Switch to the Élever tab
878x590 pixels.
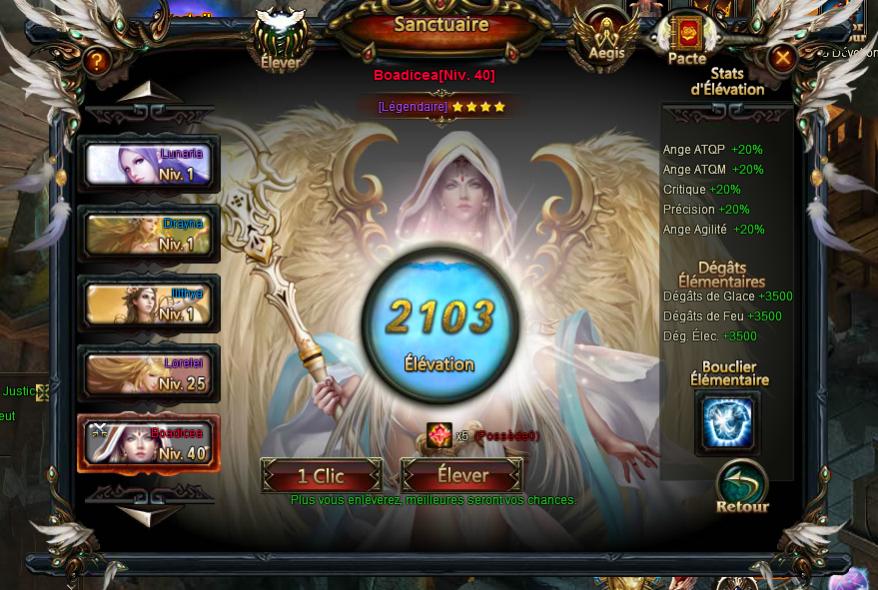pyautogui.click(x=280, y=41)
